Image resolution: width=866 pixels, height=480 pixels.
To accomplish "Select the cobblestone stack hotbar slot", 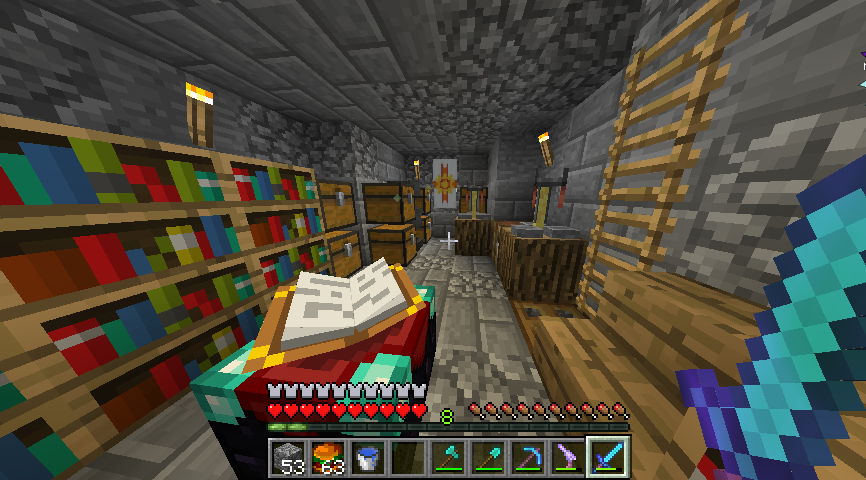I will pyautogui.click(x=288, y=458).
